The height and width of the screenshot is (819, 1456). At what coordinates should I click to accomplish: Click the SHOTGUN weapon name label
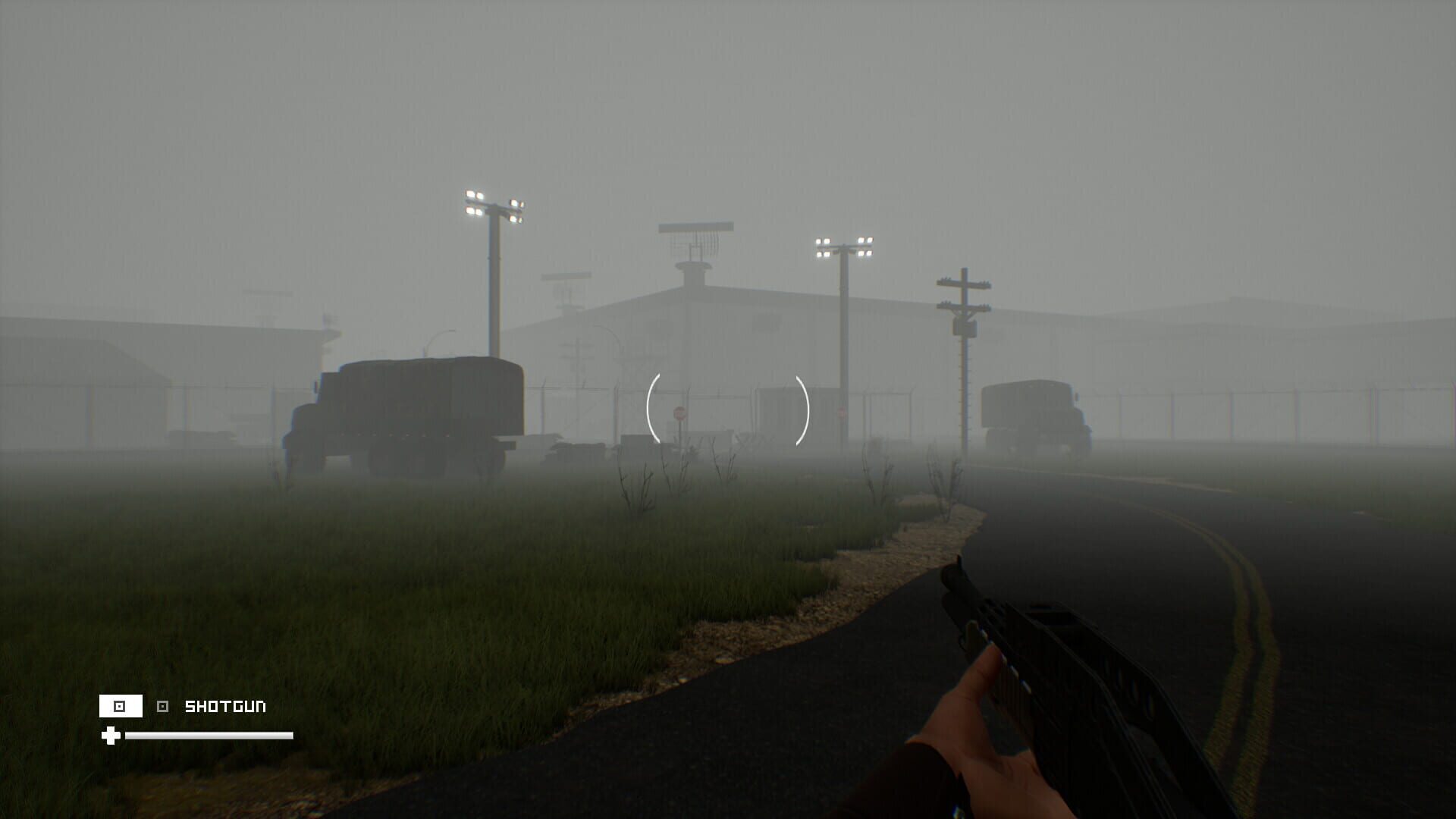[x=225, y=705]
